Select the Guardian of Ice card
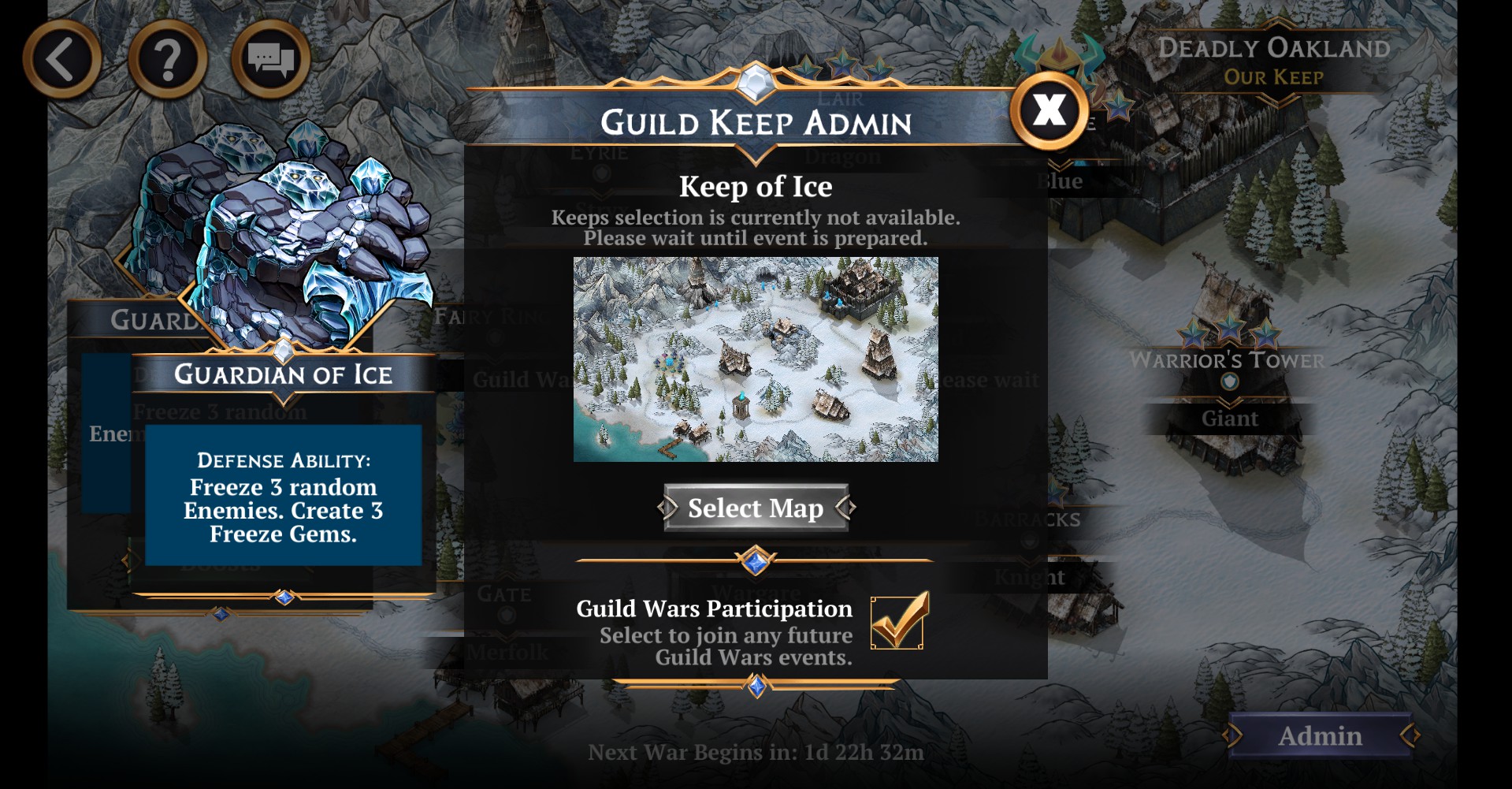The height and width of the screenshot is (789, 1512). [x=283, y=374]
